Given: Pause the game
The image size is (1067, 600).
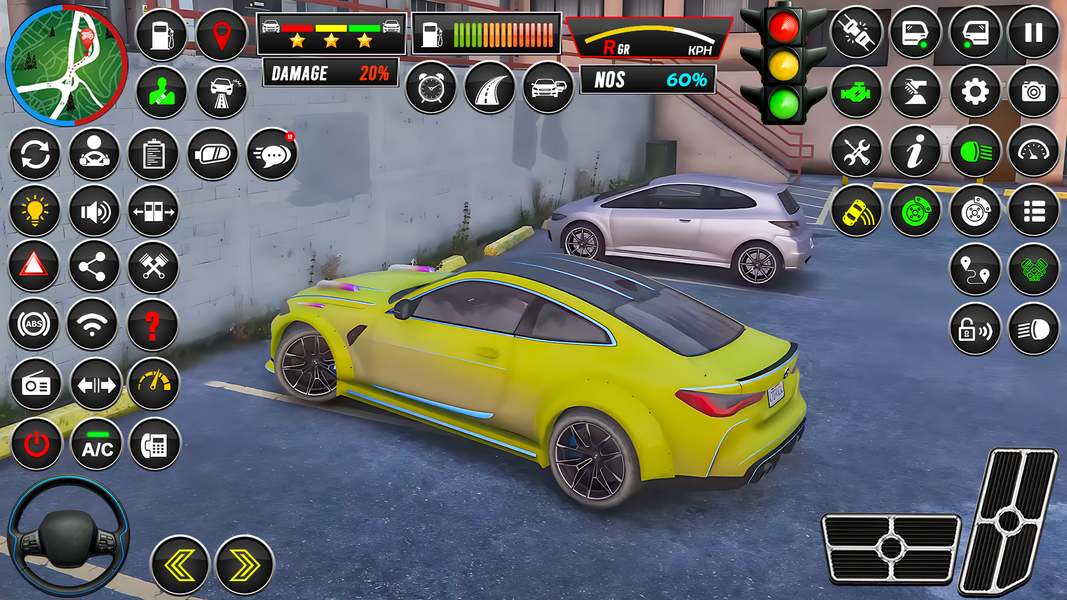Looking at the screenshot, I should (1033, 32).
